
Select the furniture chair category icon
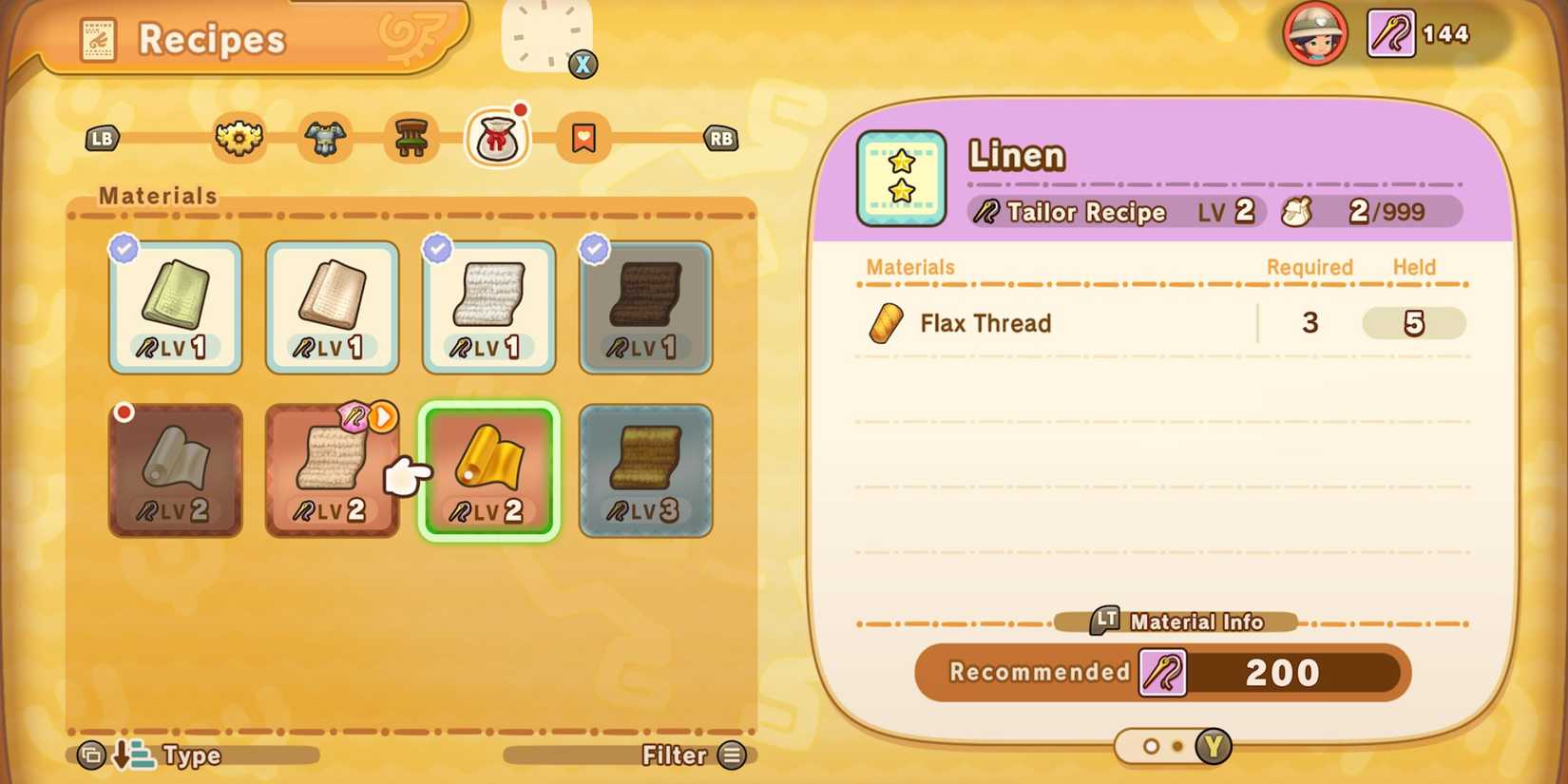[x=411, y=139]
